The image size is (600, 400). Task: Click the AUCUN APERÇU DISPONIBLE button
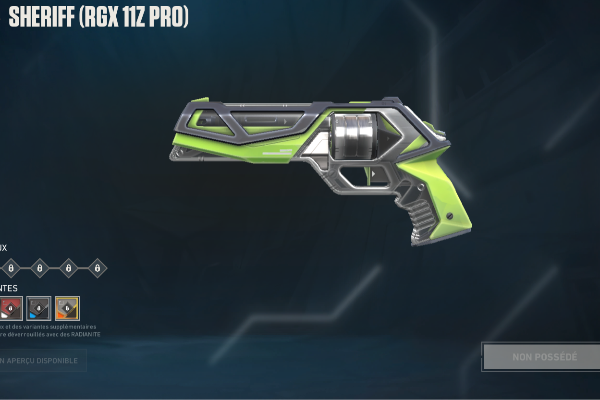click(x=42, y=360)
